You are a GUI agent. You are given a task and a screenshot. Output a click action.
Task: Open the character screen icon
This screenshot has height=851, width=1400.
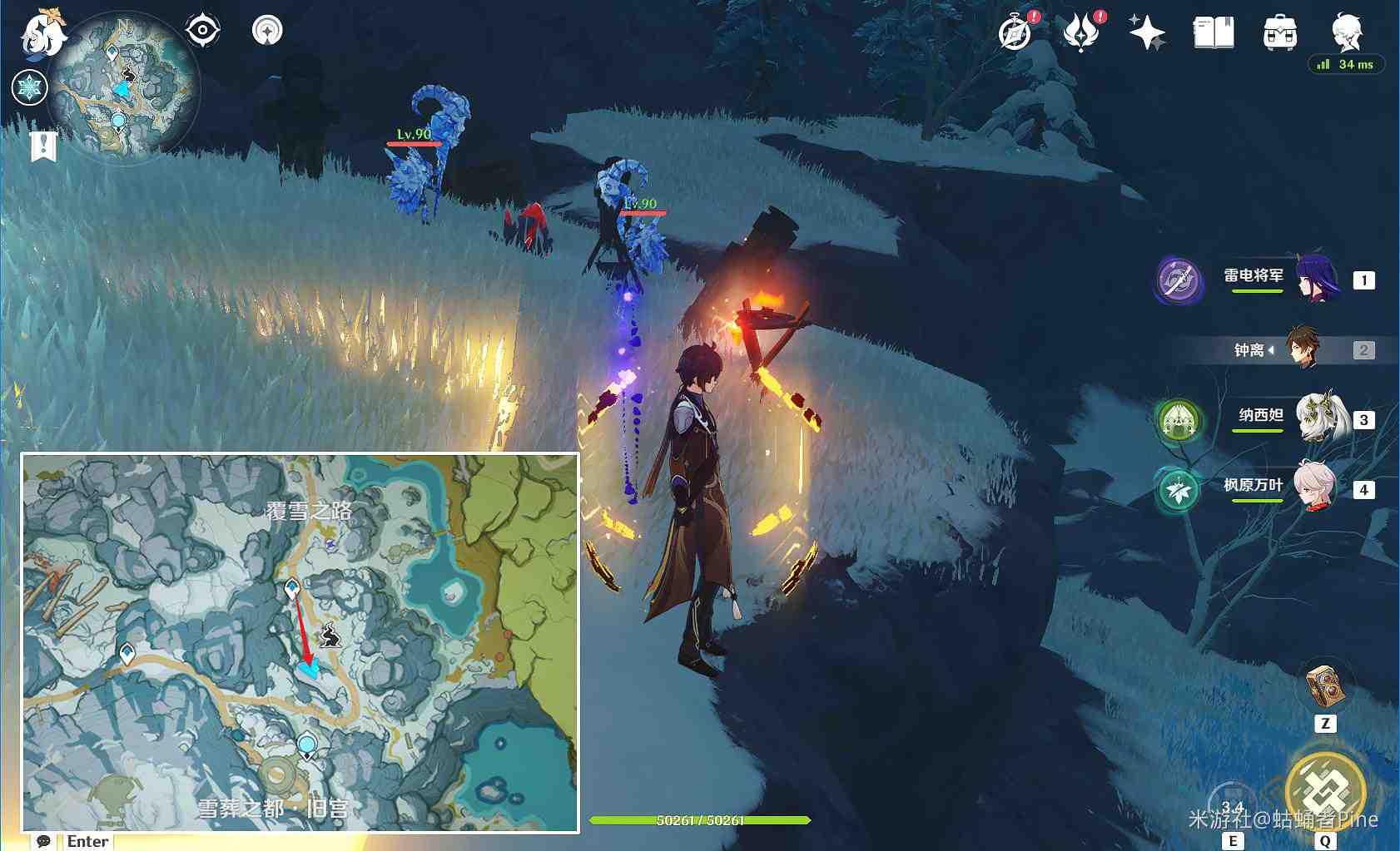point(1346,33)
